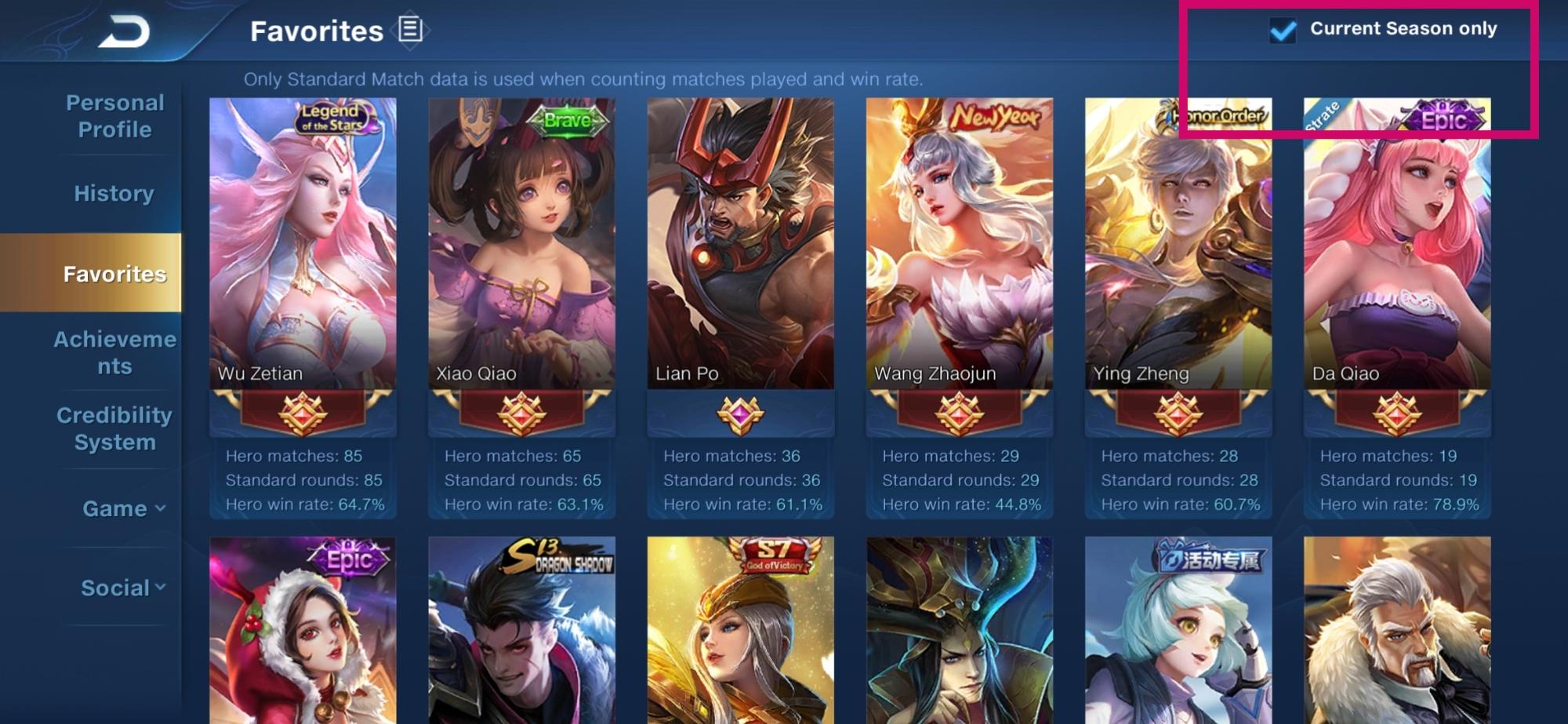Go back with the return arrow
The width and height of the screenshot is (1568, 724).
coord(124,32)
